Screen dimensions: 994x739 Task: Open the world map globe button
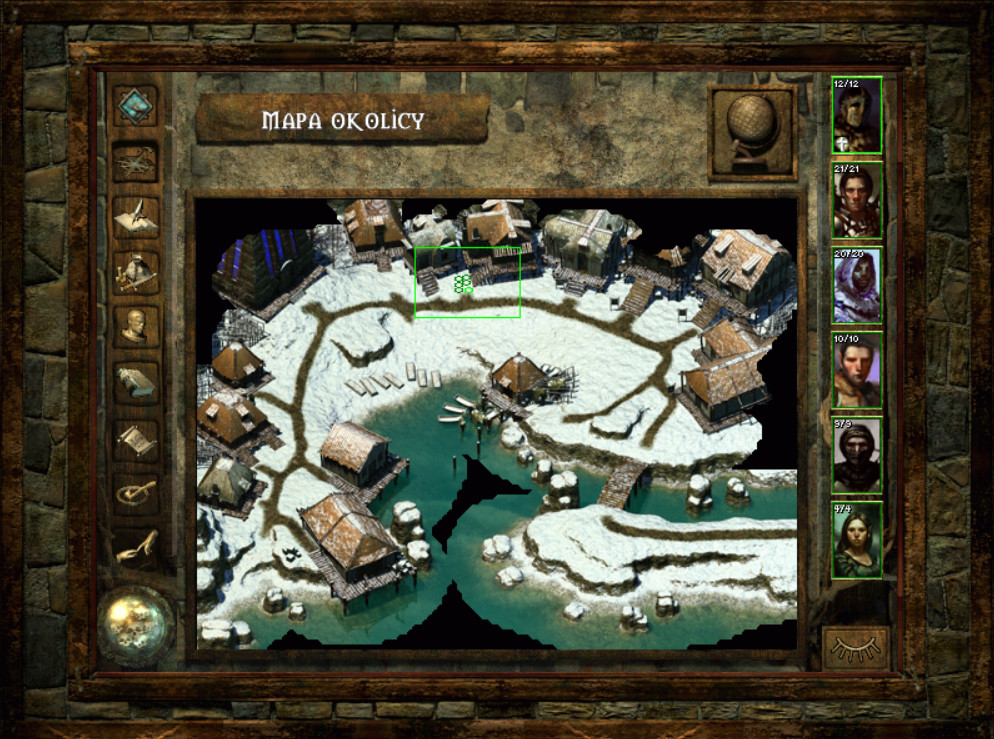(x=752, y=133)
